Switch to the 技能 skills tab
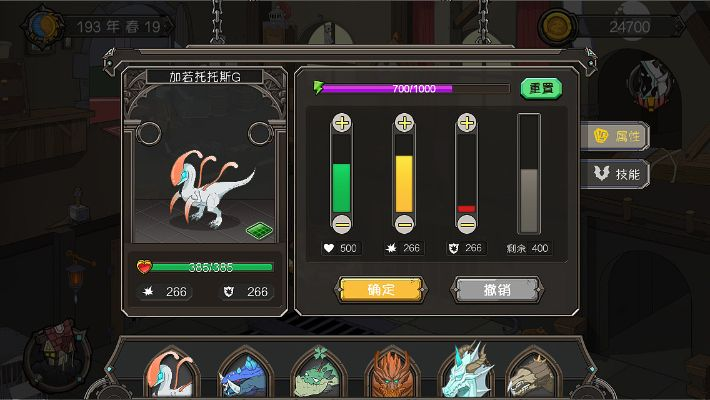The width and height of the screenshot is (710, 400). coord(618,173)
